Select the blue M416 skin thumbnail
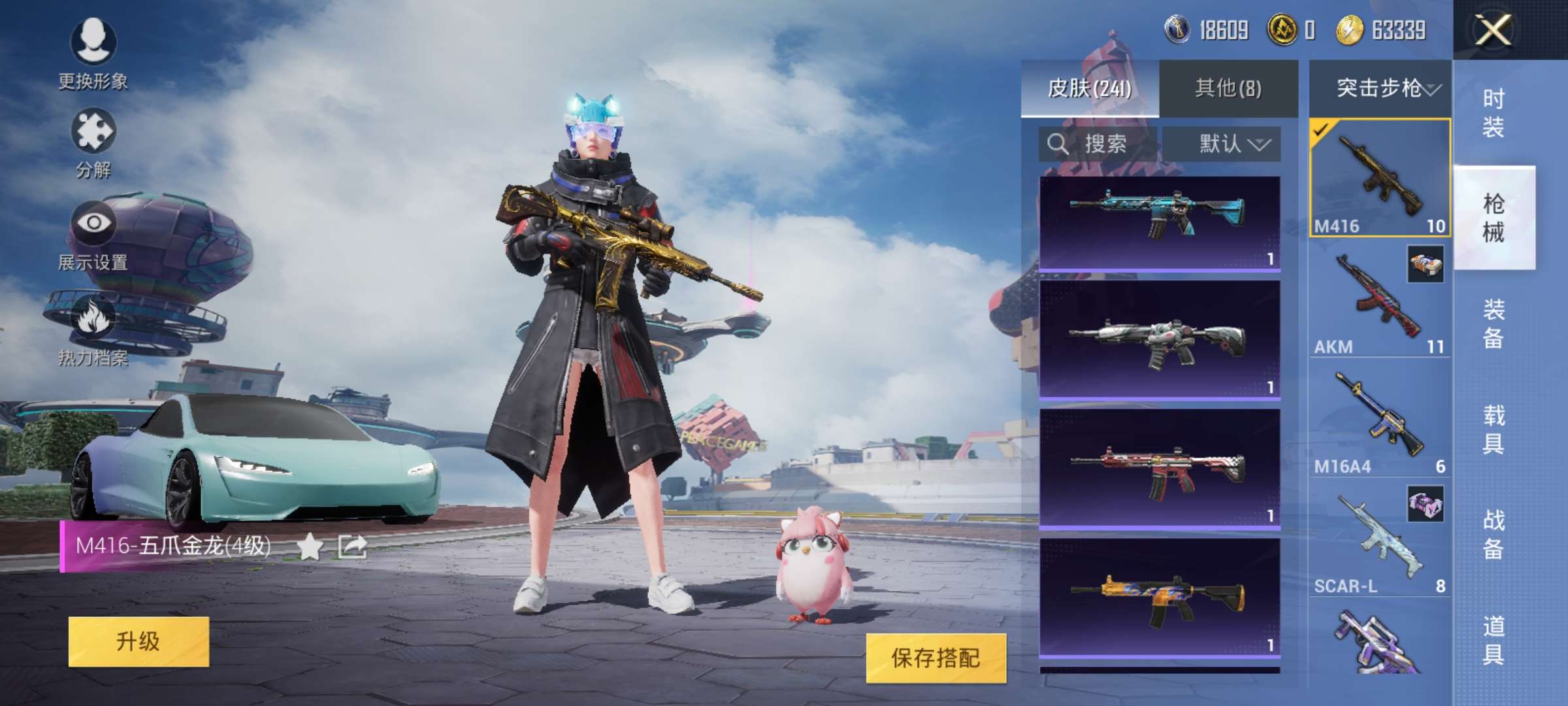The width and height of the screenshot is (1568, 706). point(1159,222)
